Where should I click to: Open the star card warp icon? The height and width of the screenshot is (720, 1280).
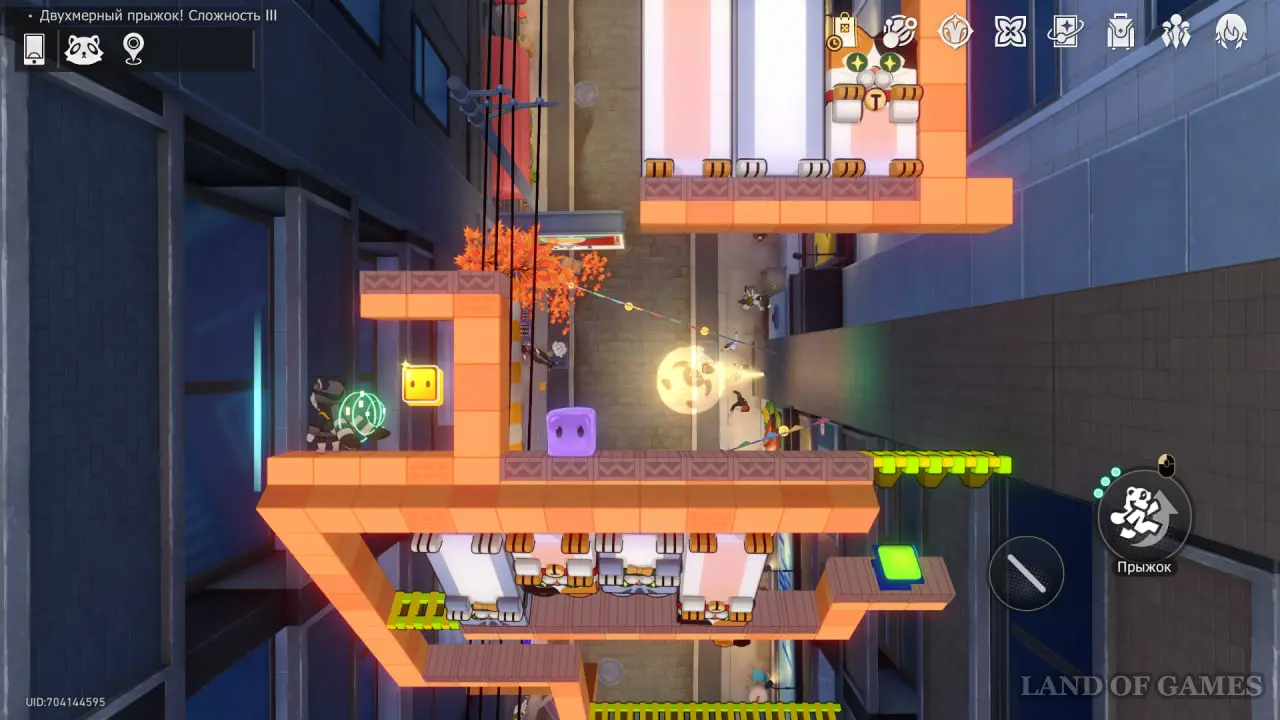(x=1065, y=32)
